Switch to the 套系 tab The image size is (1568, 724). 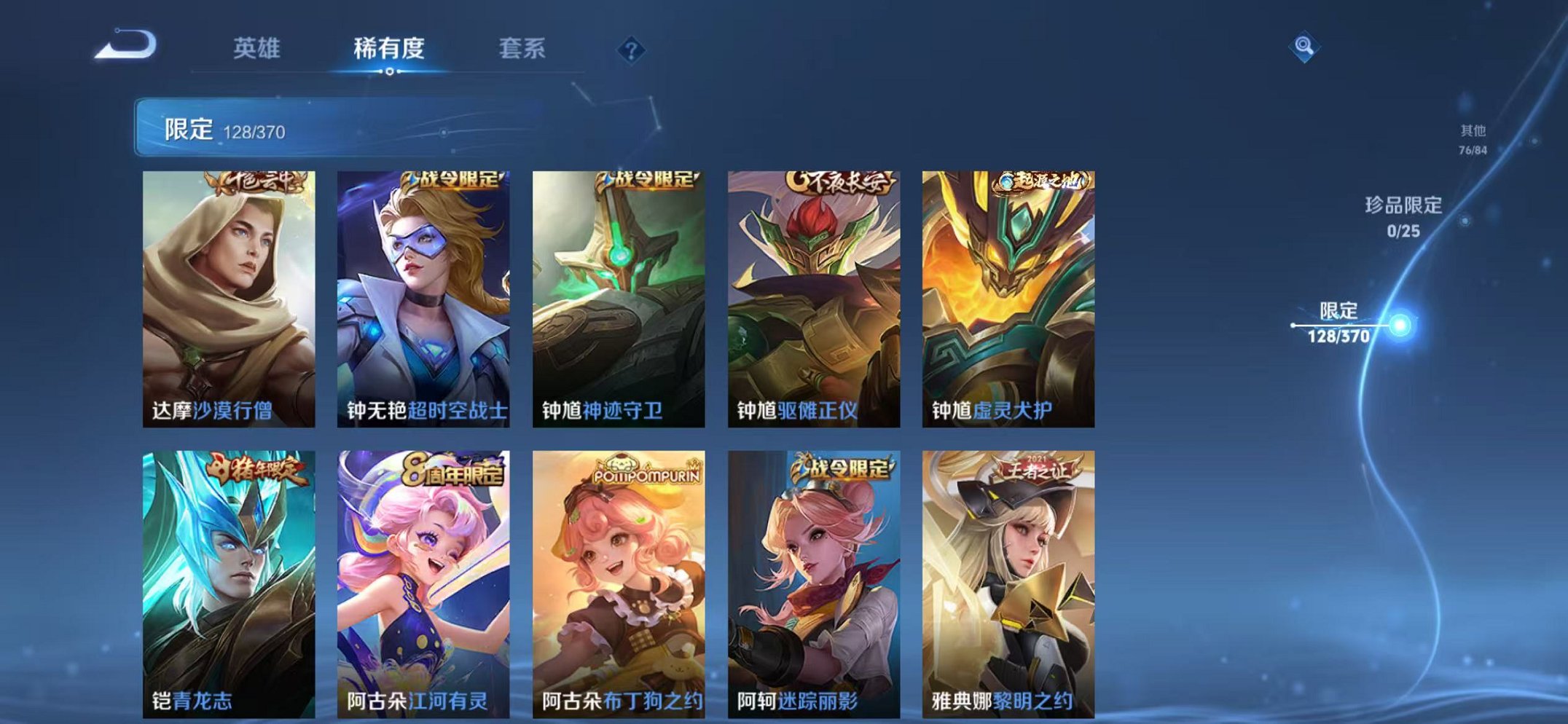pyautogui.click(x=525, y=49)
